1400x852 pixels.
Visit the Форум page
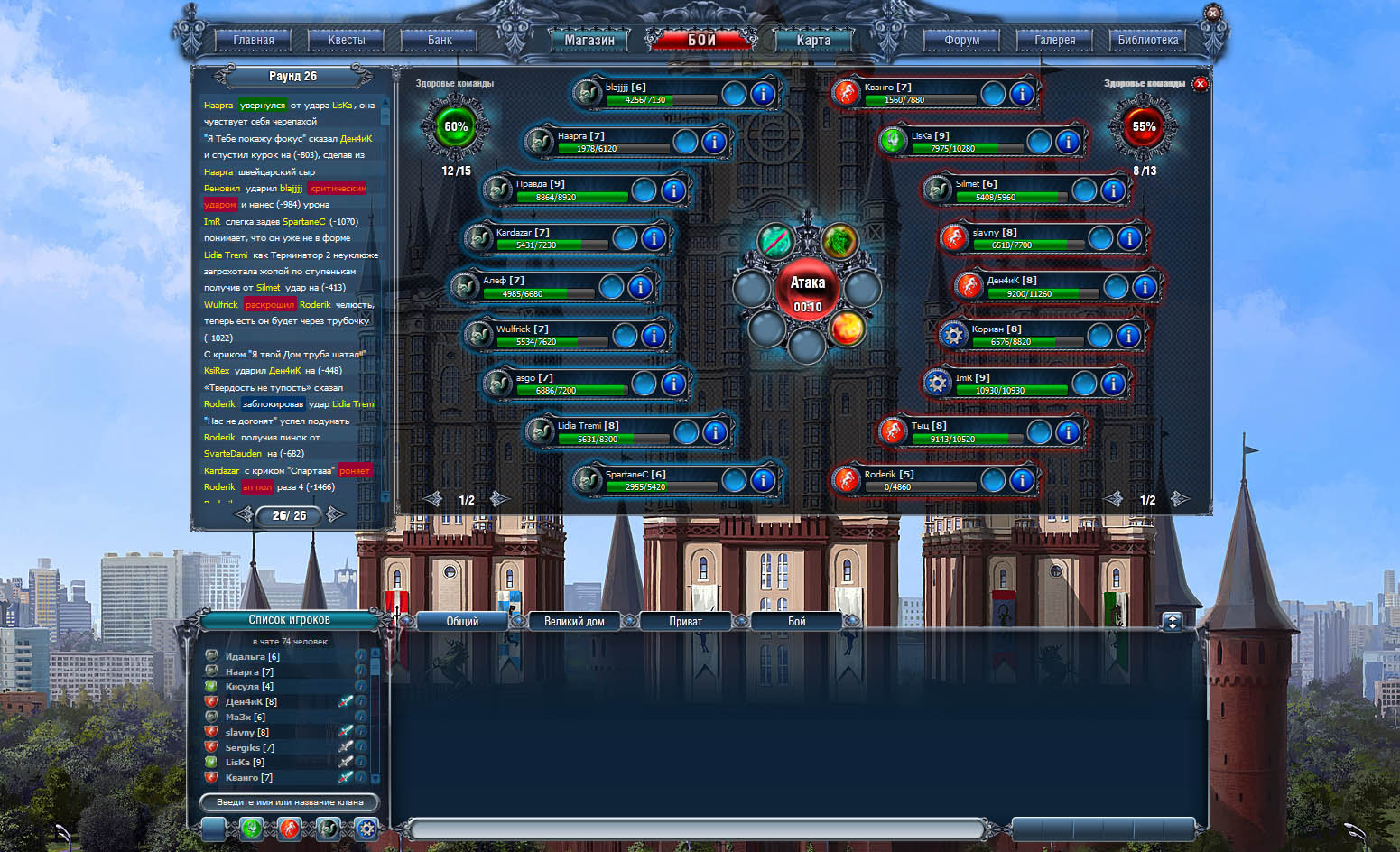click(961, 40)
